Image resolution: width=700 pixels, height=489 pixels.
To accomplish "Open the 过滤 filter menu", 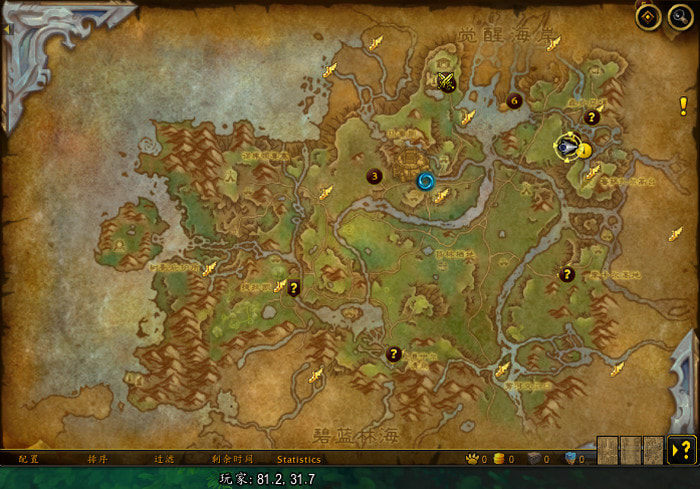I will pyautogui.click(x=164, y=459).
